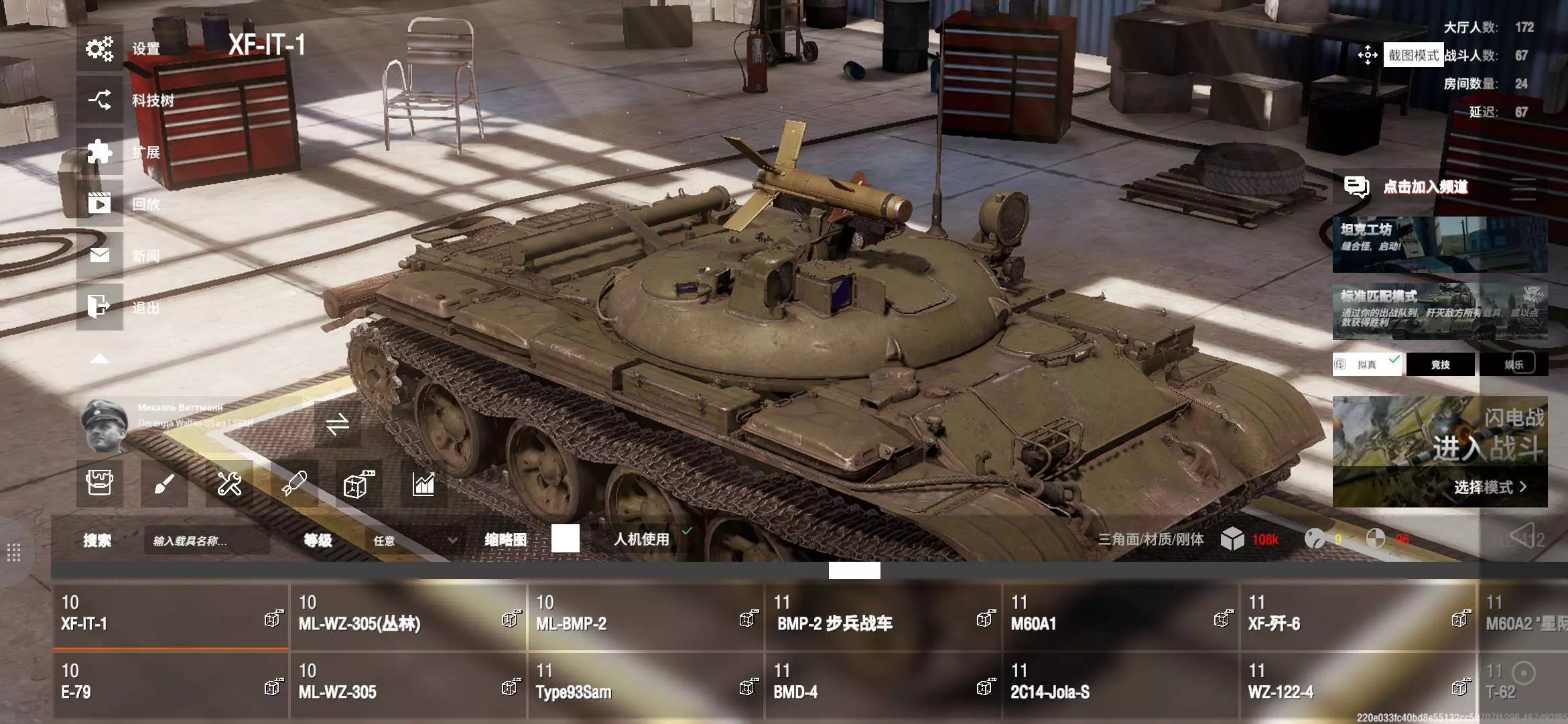Toggle 截图模式 screenshot mode
Image resolution: width=1568 pixels, height=724 pixels.
(x=1413, y=55)
